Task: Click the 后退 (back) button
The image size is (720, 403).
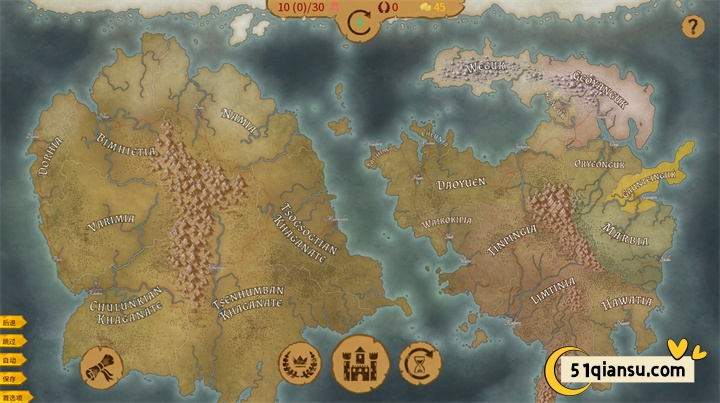Action: [x=11, y=323]
